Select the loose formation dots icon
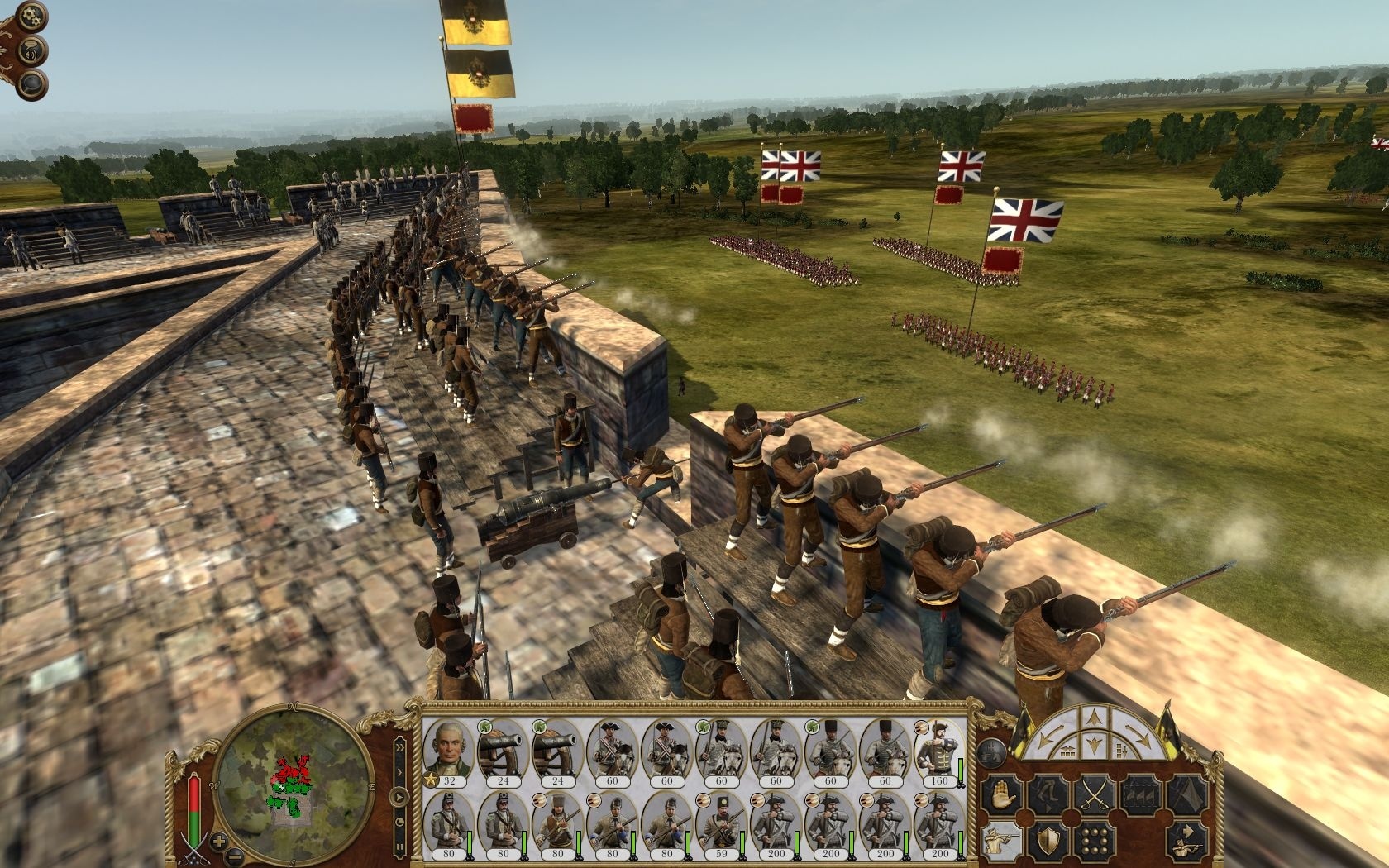 click(x=1094, y=842)
